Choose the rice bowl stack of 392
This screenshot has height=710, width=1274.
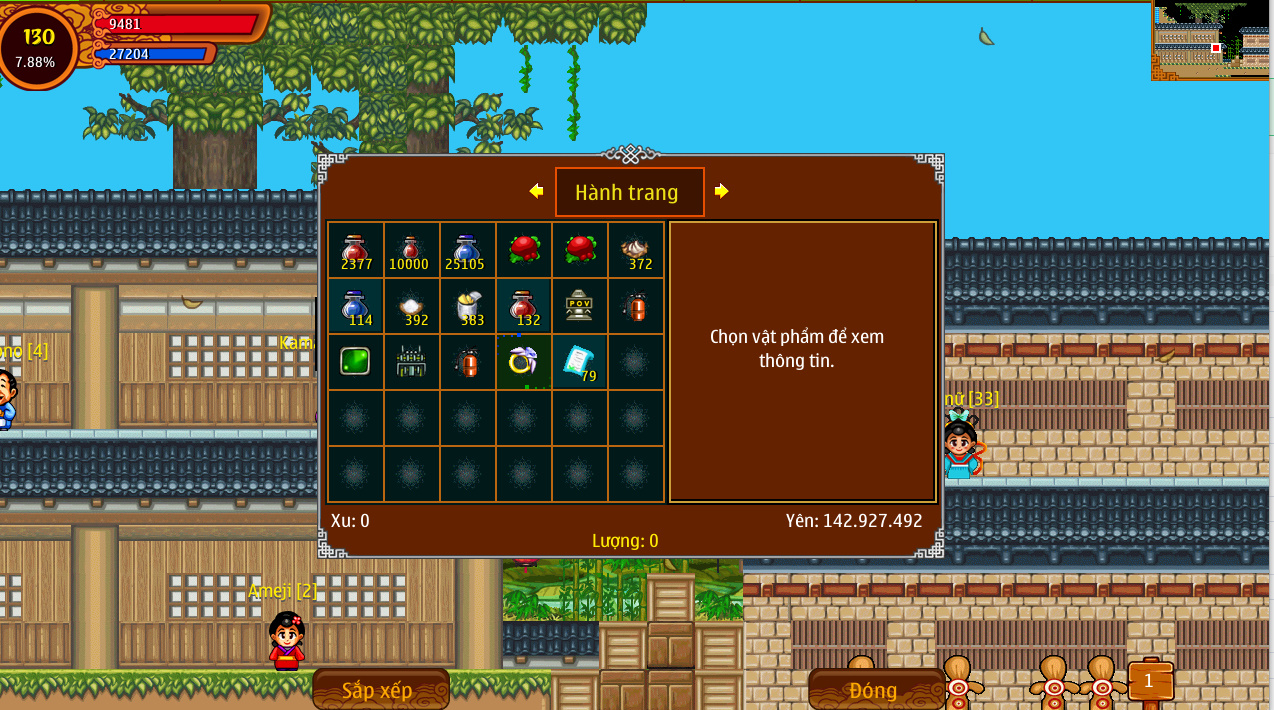412,306
